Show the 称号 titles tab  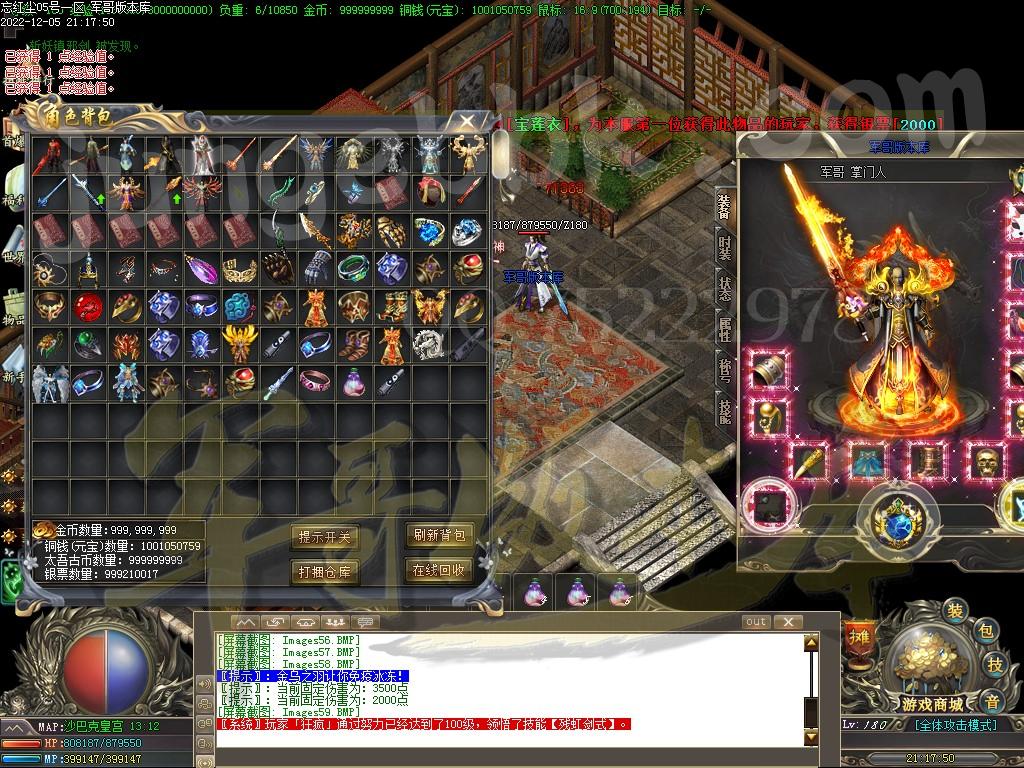pos(725,369)
